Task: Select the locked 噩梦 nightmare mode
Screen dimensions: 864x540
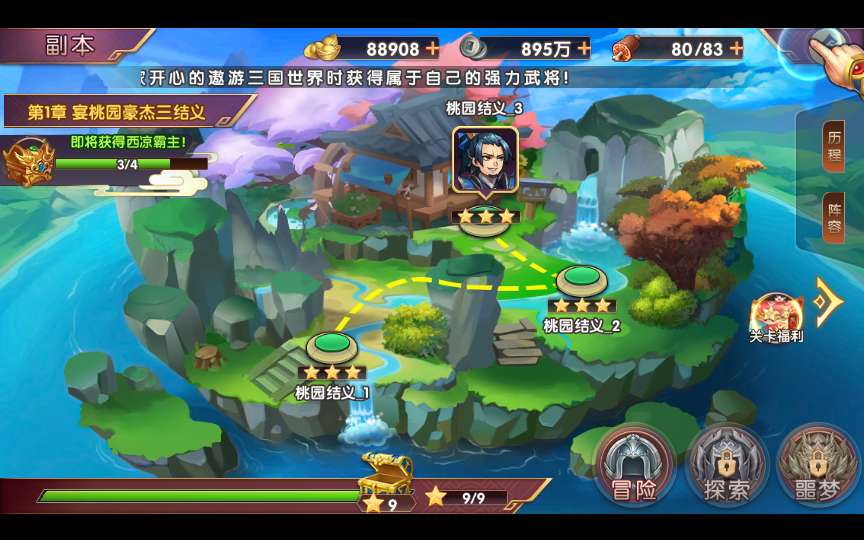Action: tap(816, 467)
